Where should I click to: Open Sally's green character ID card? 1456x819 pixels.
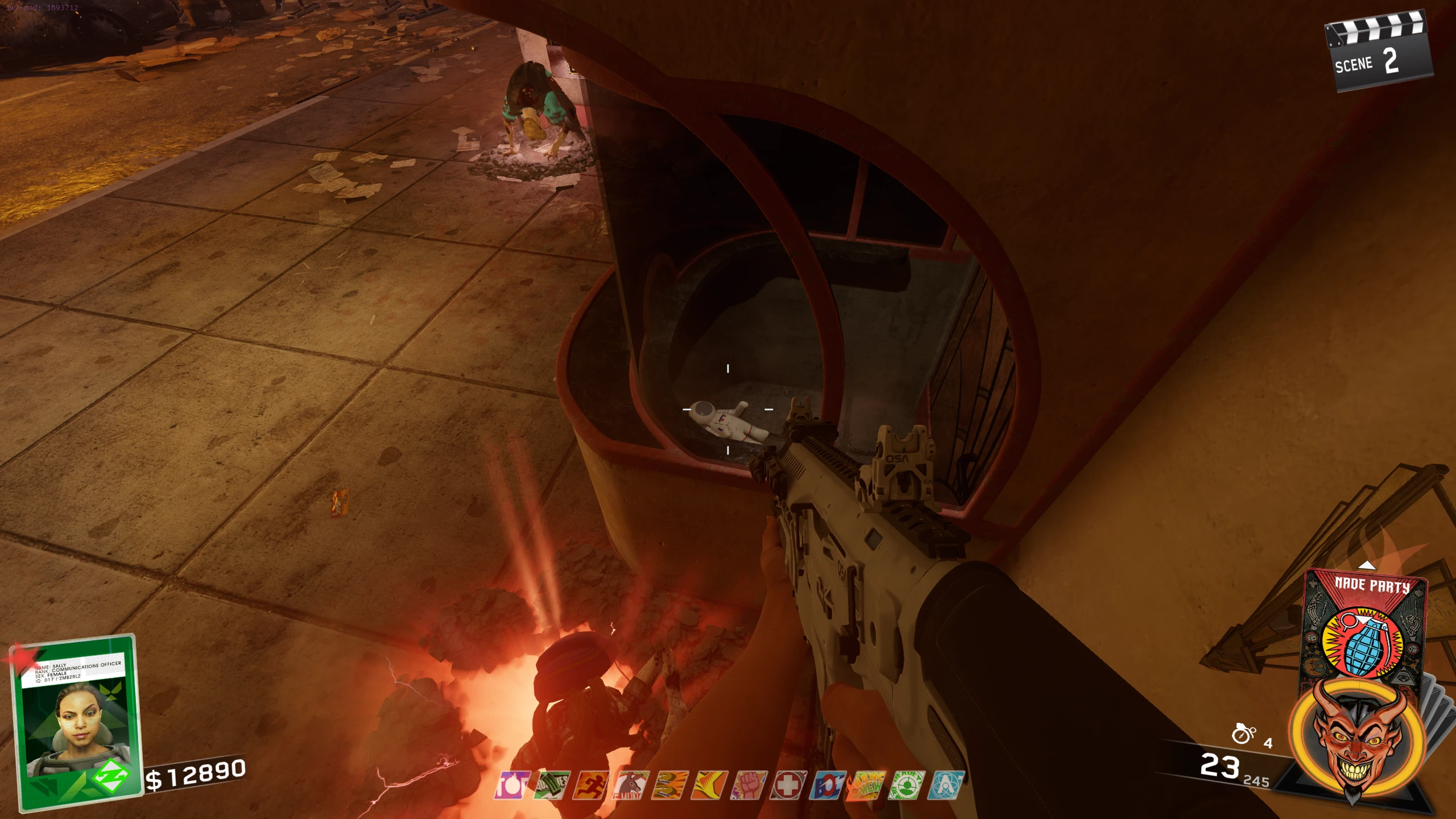[x=77, y=721]
